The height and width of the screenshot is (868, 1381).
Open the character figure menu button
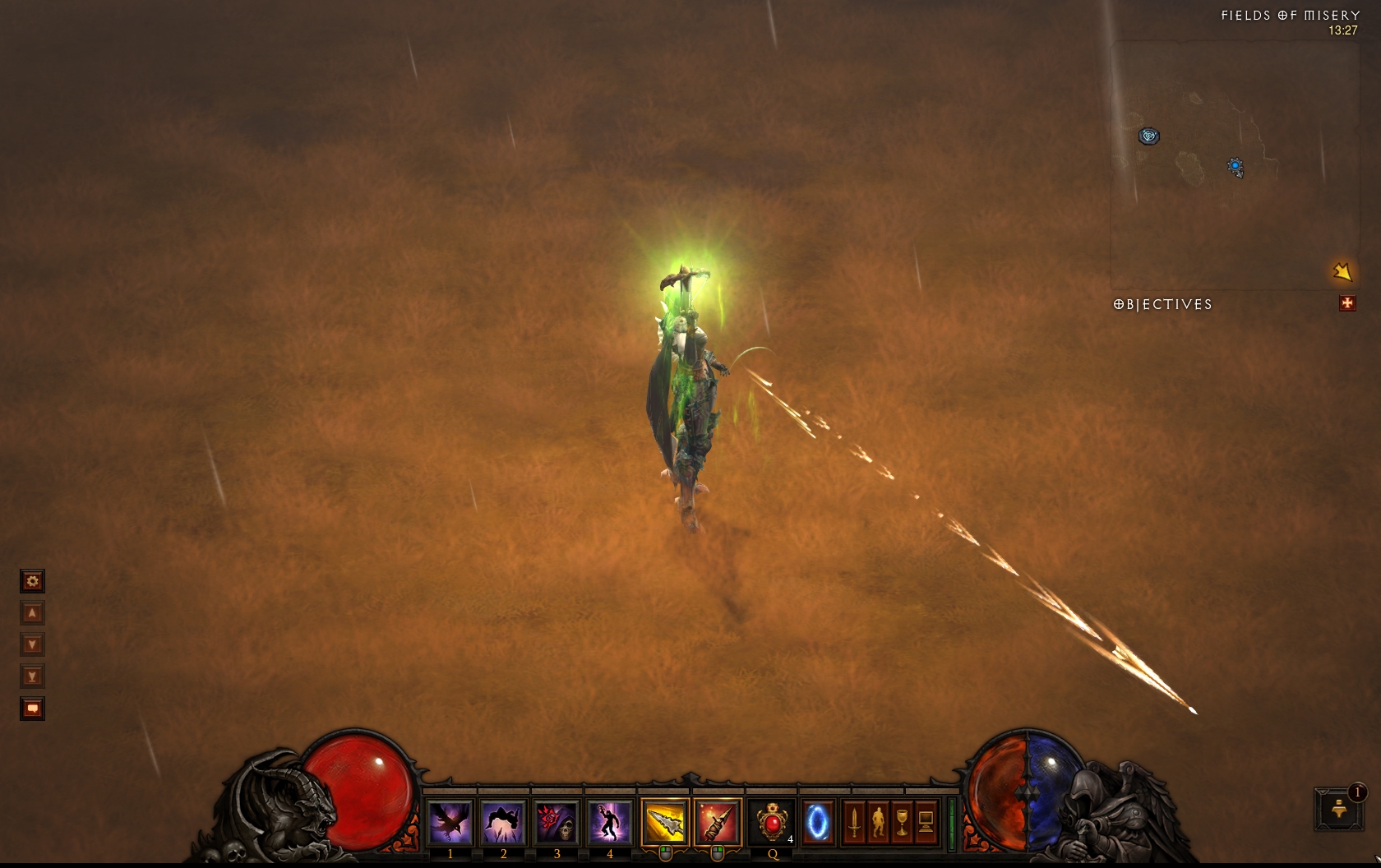(x=878, y=821)
